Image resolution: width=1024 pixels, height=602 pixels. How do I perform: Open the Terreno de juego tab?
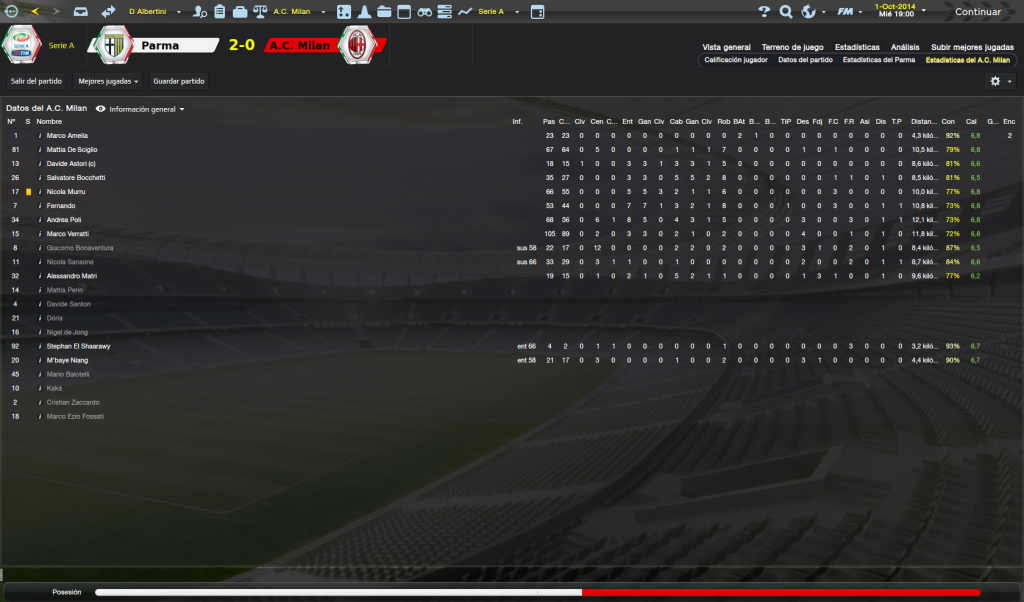click(792, 47)
